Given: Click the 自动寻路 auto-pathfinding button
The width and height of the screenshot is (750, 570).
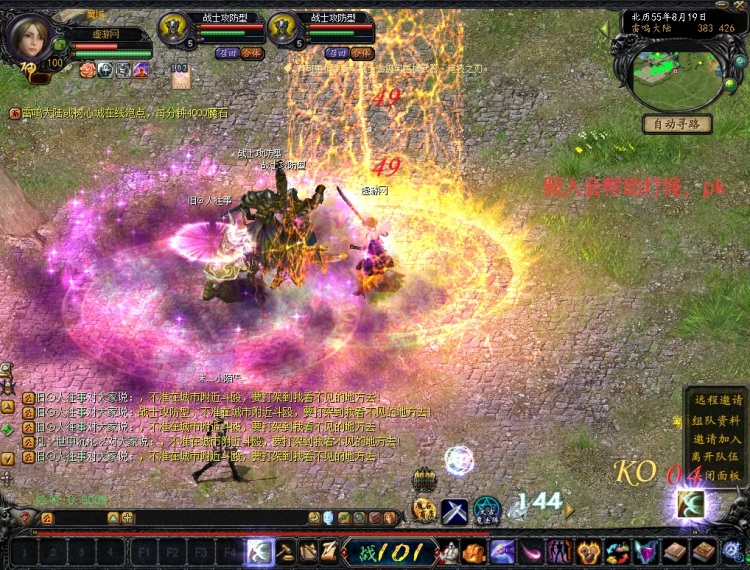Looking at the screenshot, I should [677, 125].
